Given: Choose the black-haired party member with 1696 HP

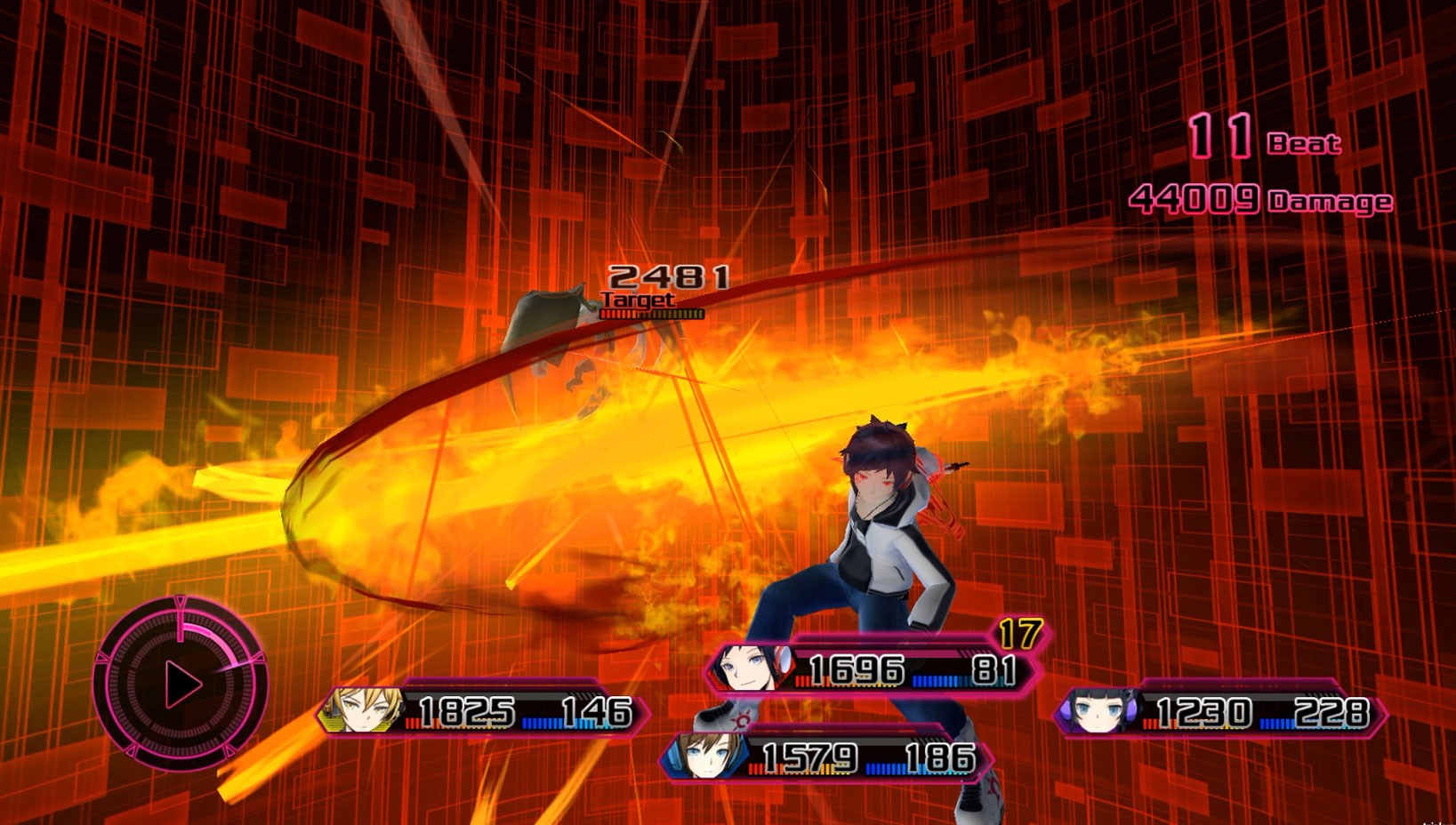Looking at the screenshot, I should tap(872, 669).
